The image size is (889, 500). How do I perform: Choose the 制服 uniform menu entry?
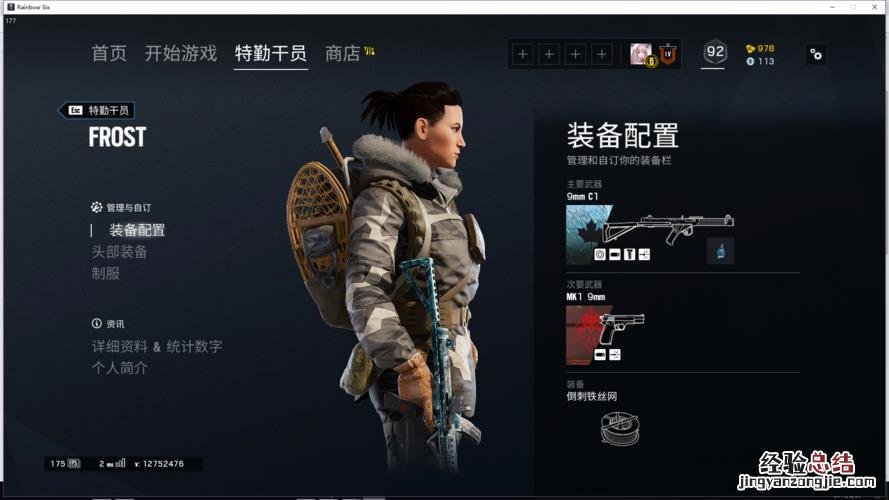click(x=106, y=273)
